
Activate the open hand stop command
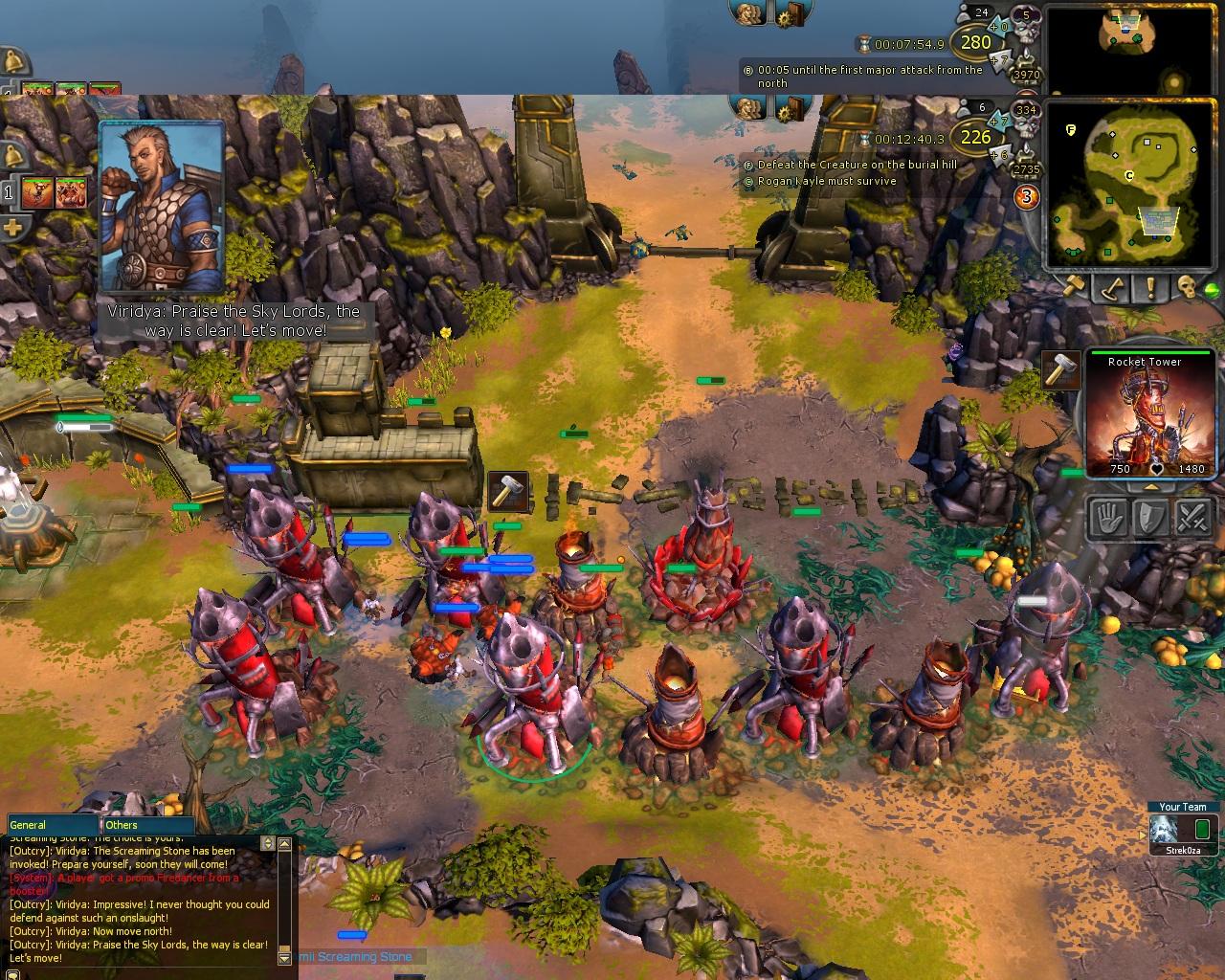(x=1108, y=518)
